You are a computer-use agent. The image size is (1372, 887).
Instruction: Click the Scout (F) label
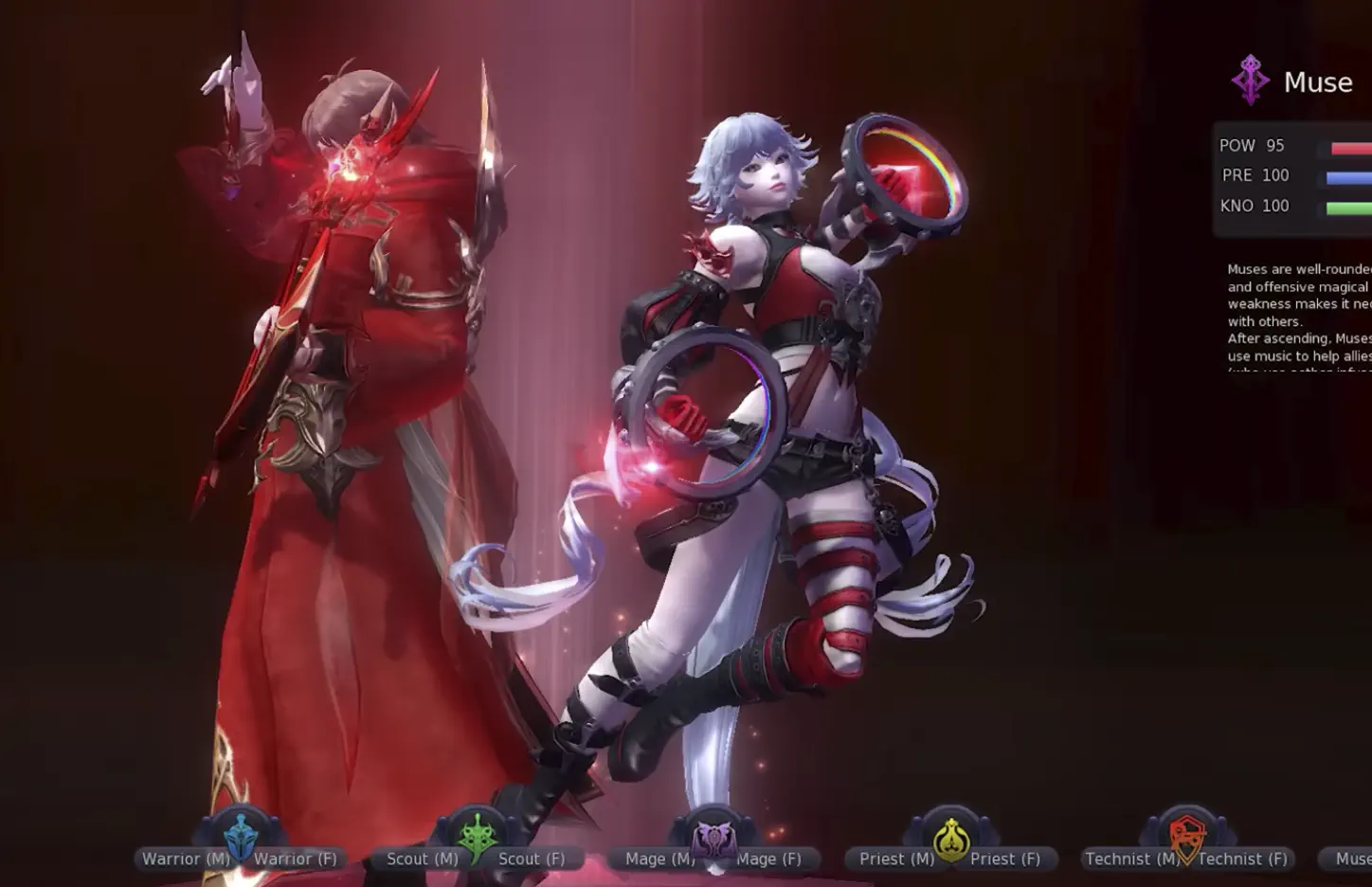click(532, 859)
